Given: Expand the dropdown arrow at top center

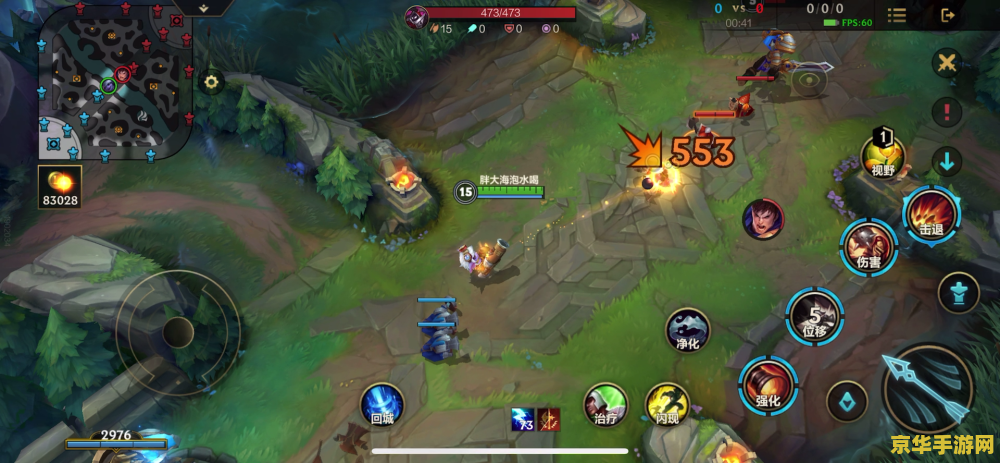Looking at the screenshot, I should 204,7.
